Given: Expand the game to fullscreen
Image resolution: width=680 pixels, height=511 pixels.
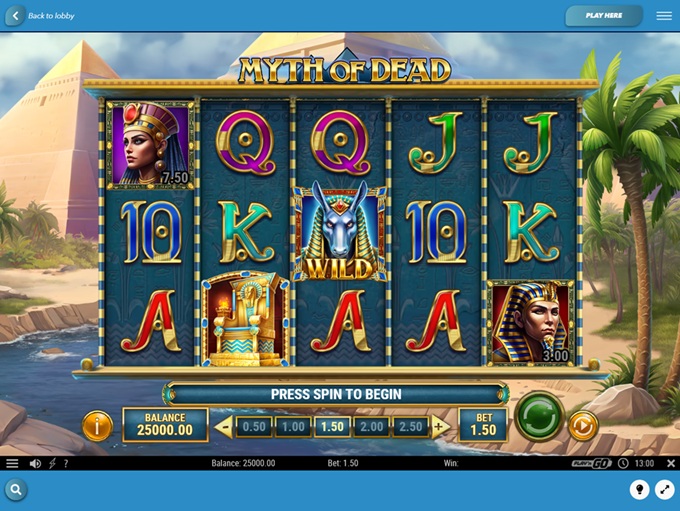Looking at the screenshot, I should pyautogui.click(x=664, y=489).
